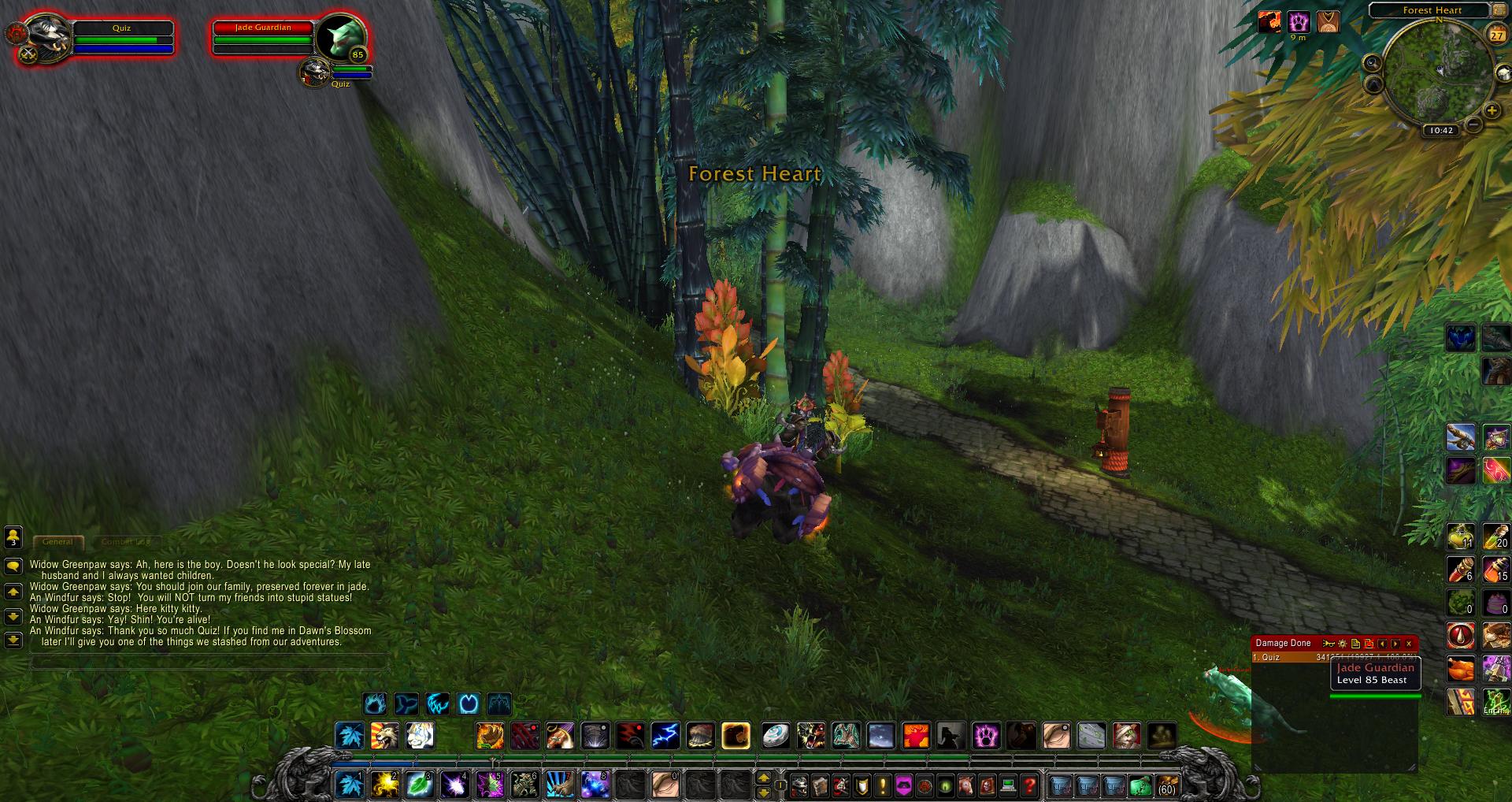This screenshot has height=802, width=1512.
Task: Open the Damage Done meter gear settings
Action: click(x=1343, y=644)
